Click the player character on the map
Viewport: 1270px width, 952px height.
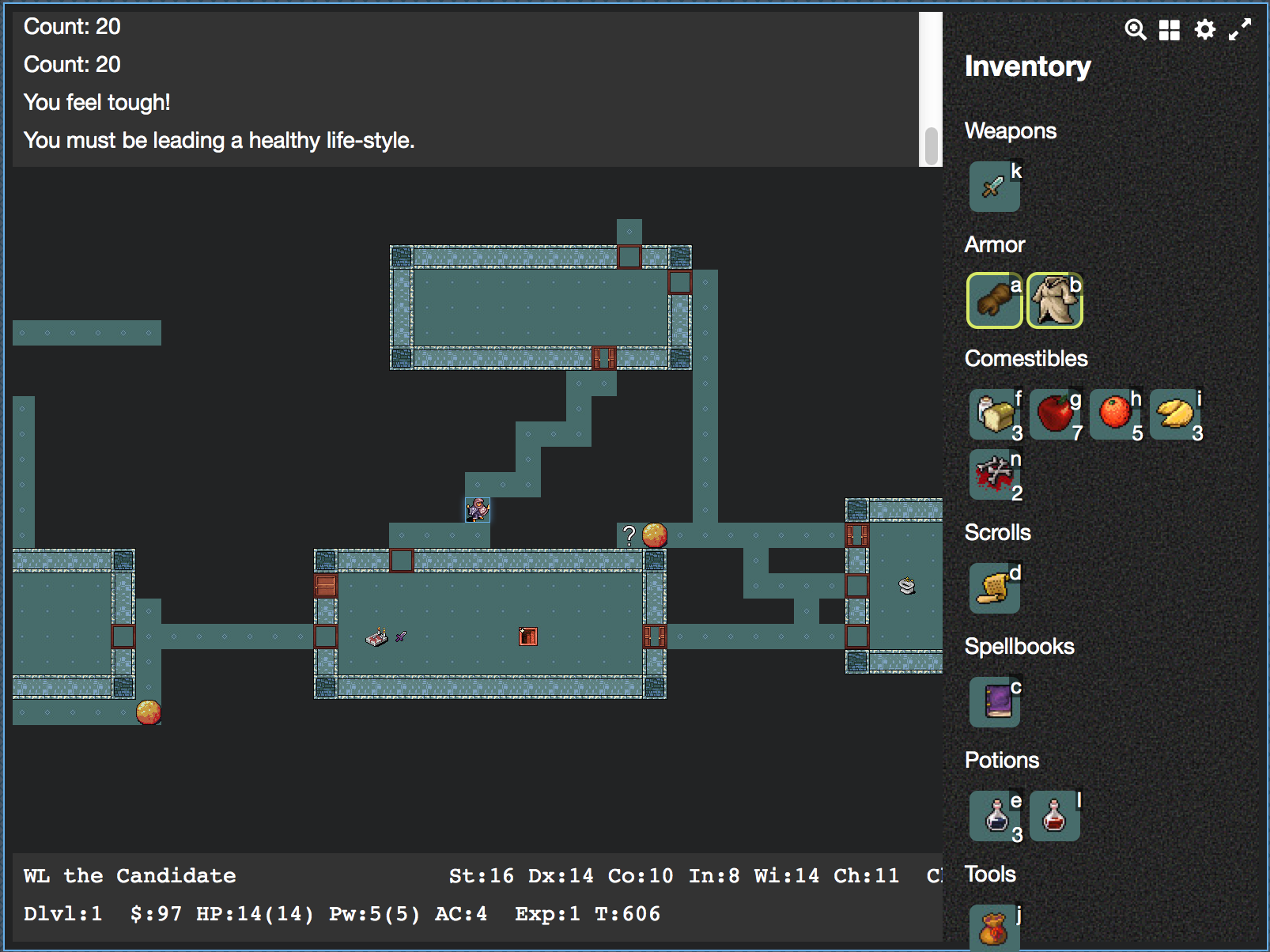pyautogui.click(x=477, y=511)
